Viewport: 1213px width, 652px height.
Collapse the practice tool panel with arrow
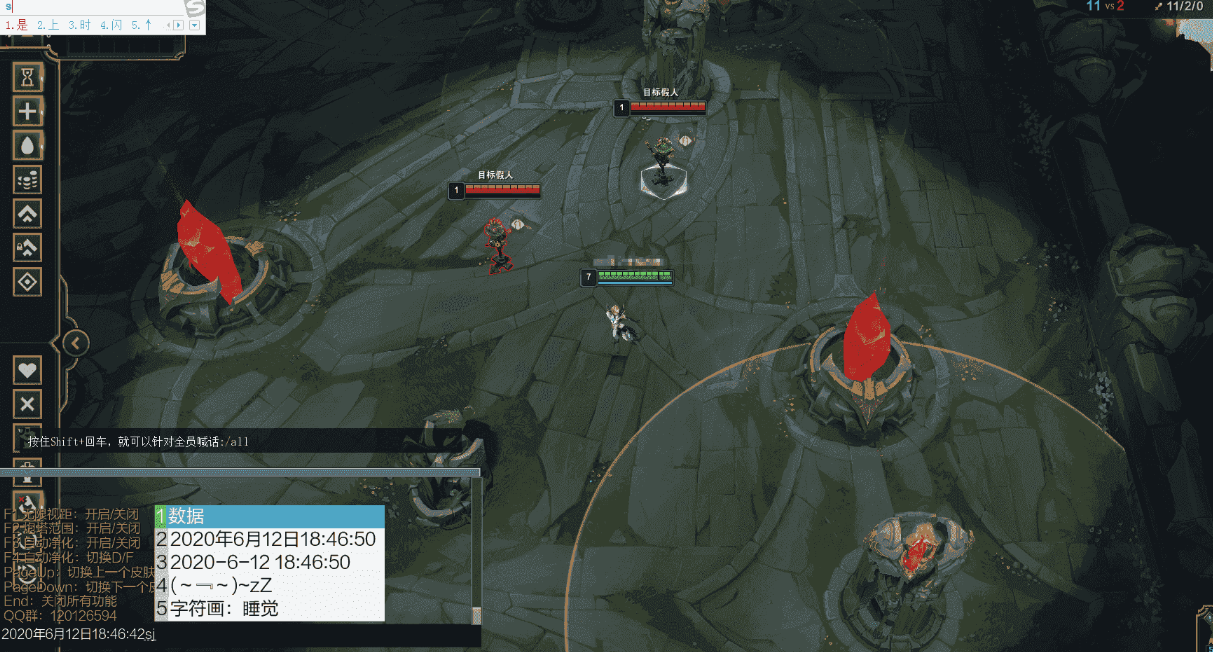pos(76,343)
